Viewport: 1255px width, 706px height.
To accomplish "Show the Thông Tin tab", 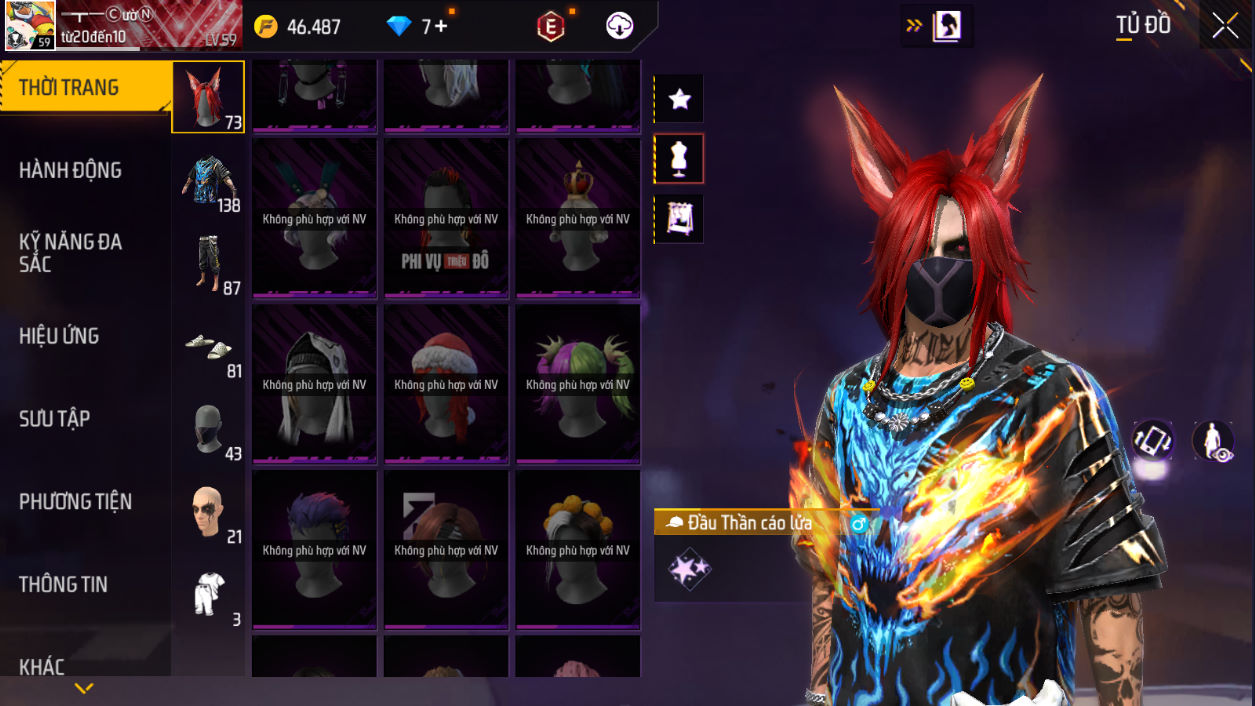I will point(63,584).
